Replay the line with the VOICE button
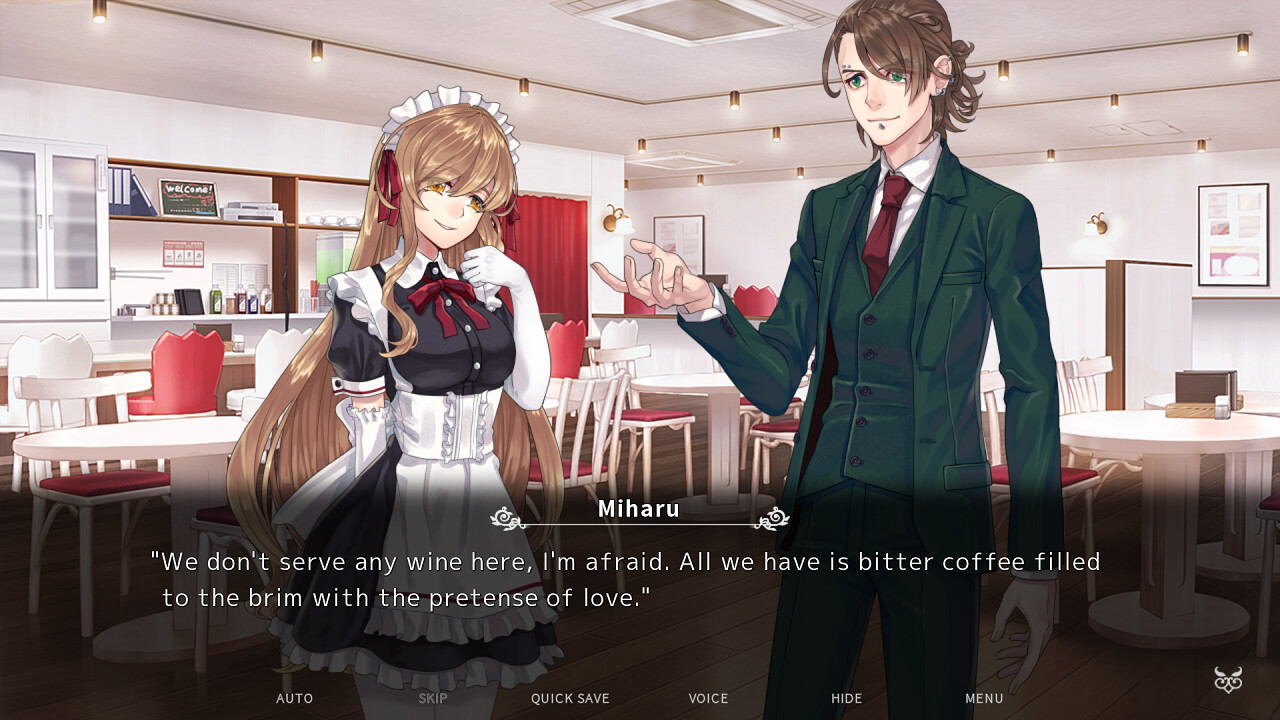 point(708,698)
